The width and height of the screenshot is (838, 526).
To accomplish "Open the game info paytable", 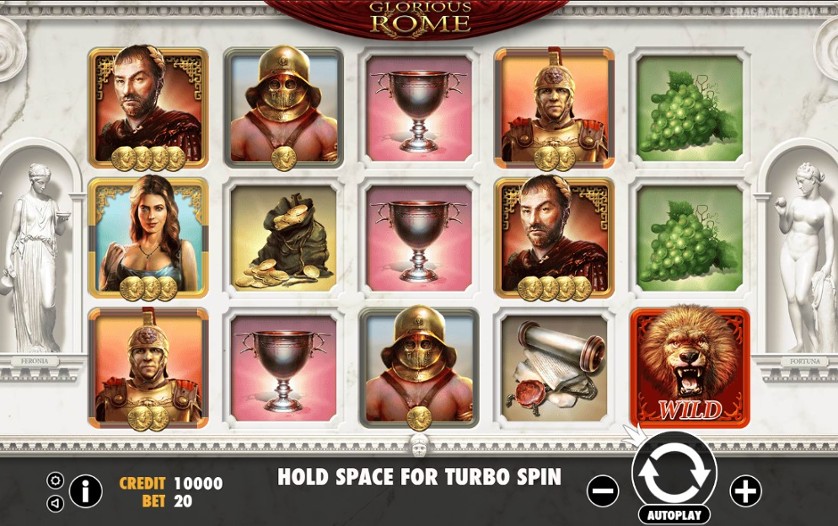I will coord(86,491).
